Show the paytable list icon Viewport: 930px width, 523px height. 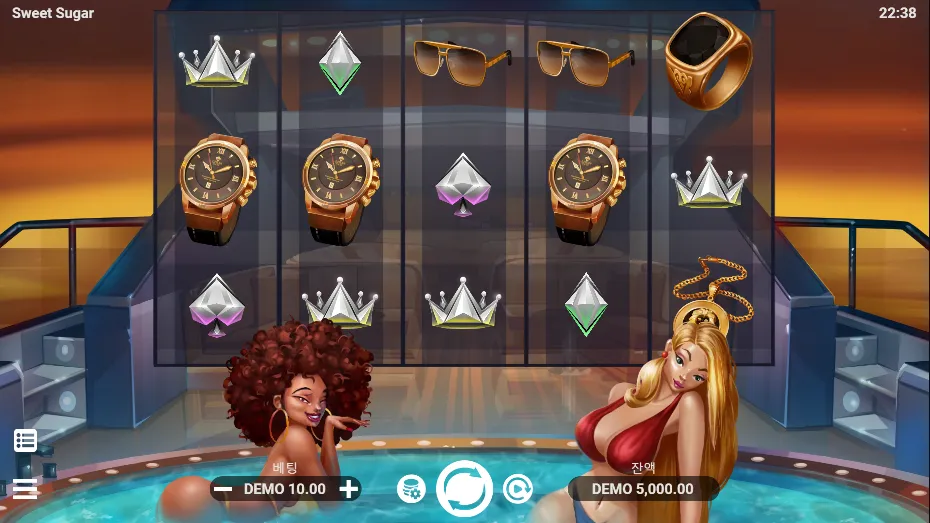click(25, 440)
